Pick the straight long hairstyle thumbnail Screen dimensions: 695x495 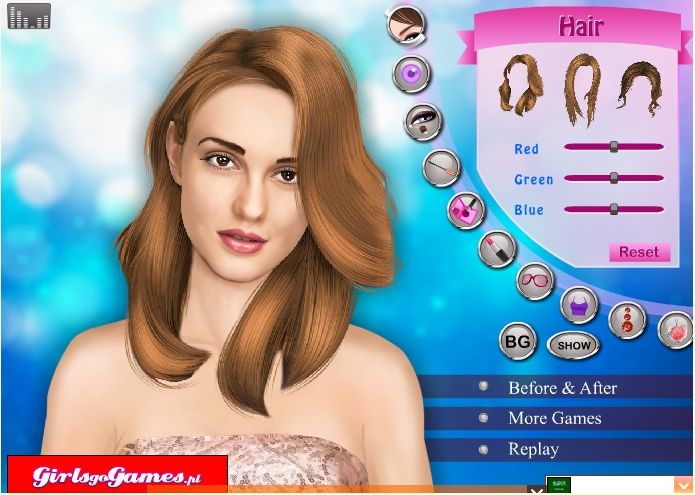582,88
